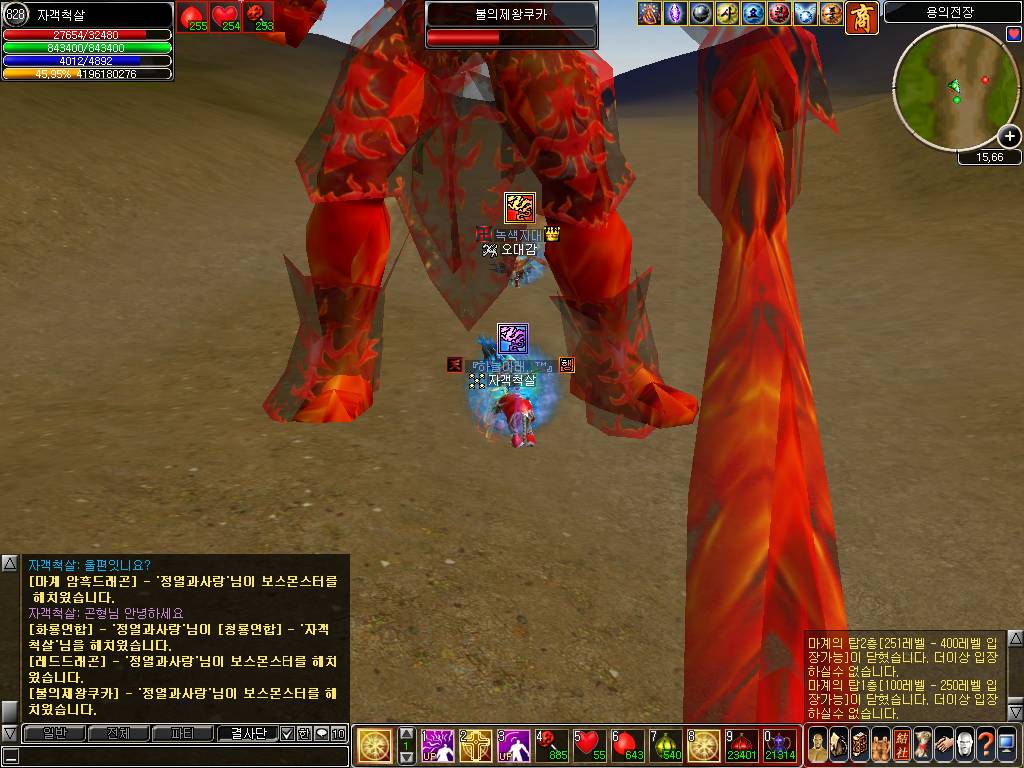Click the chat text input box
The image size is (1024, 768).
[x=175, y=755]
